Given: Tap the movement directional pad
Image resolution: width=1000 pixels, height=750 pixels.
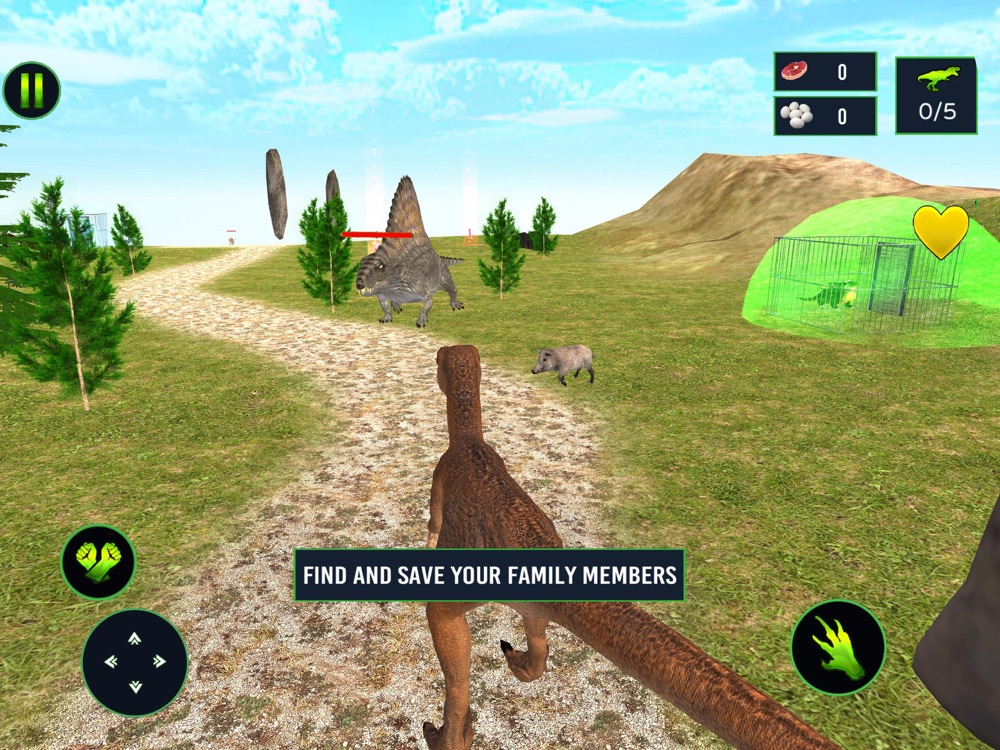Looking at the screenshot, I should (134, 661).
